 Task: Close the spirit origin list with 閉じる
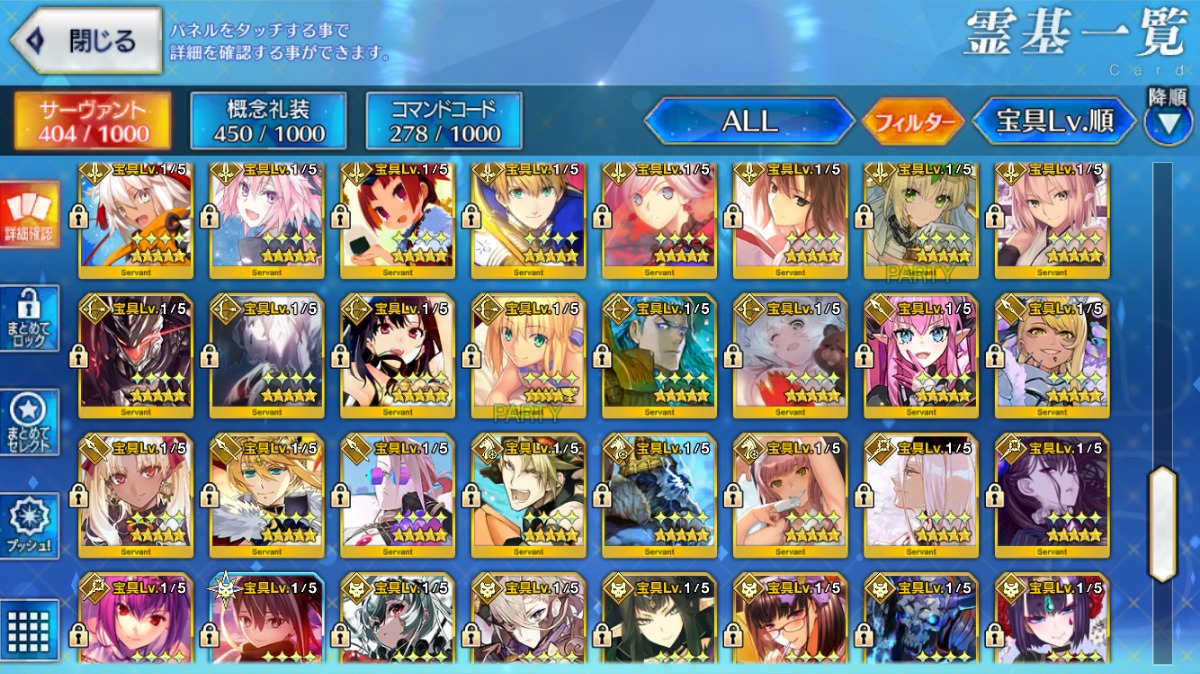coord(86,40)
